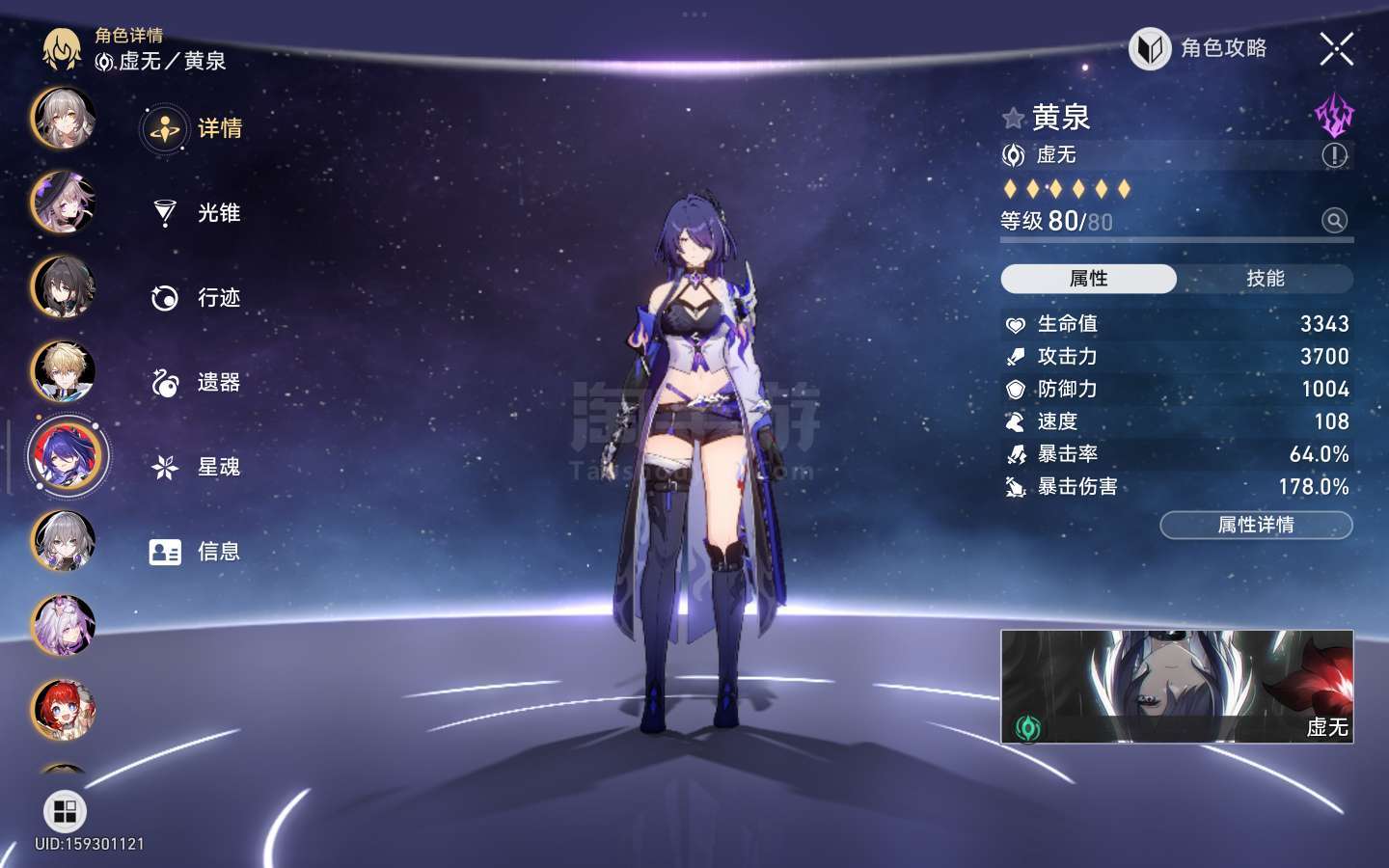Open the 角色攻略 character guide

[x=1199, y=48]
